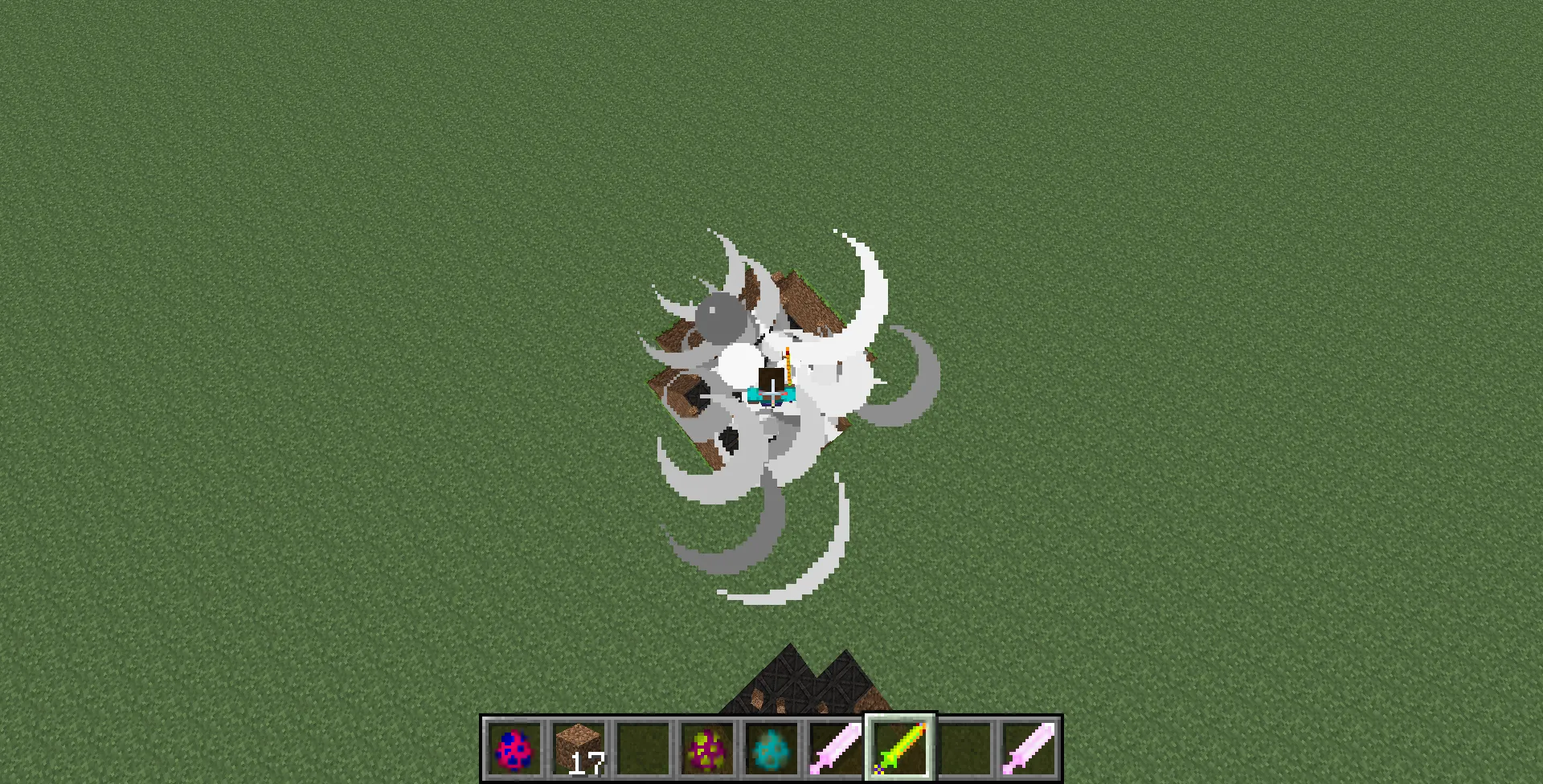Select the pink sword beside the cyan egg

click(835, 749)
